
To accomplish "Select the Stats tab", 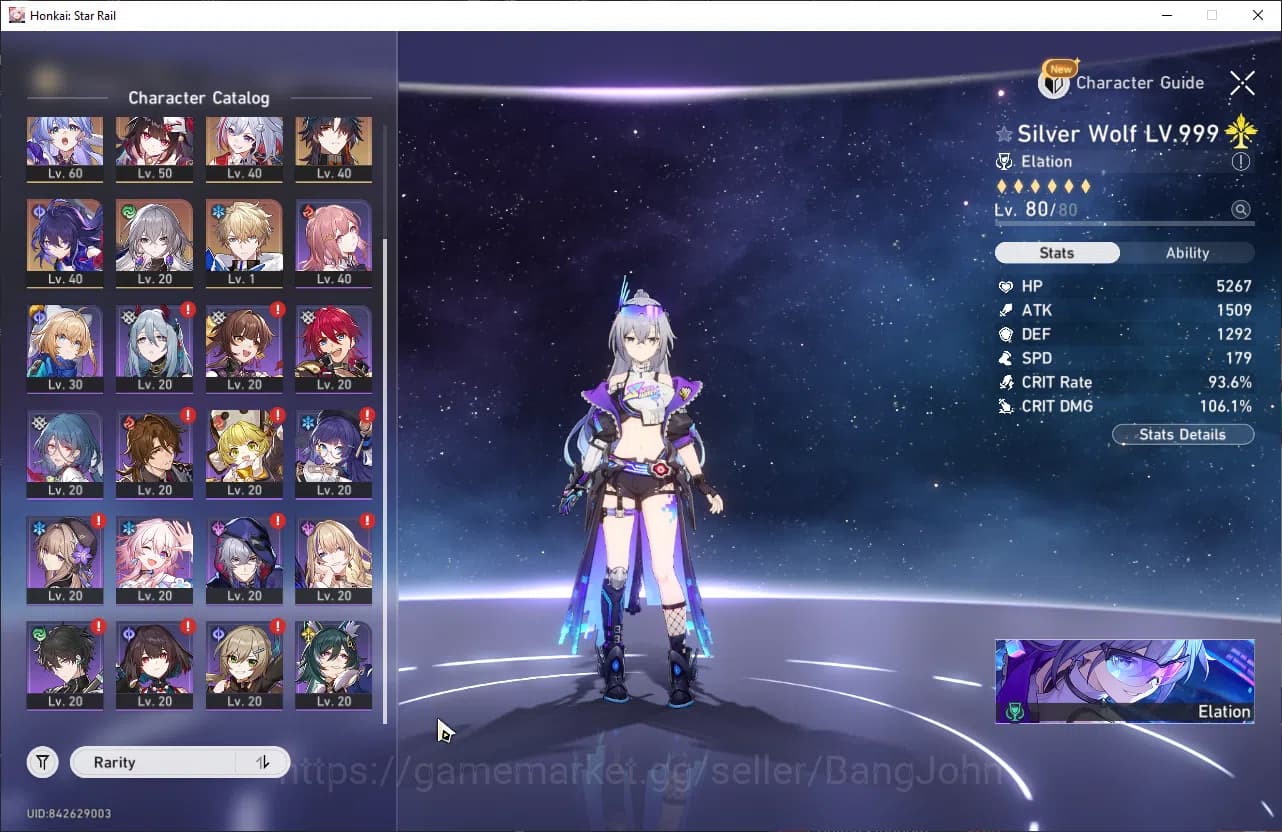I will click(x=1057, y=252).
